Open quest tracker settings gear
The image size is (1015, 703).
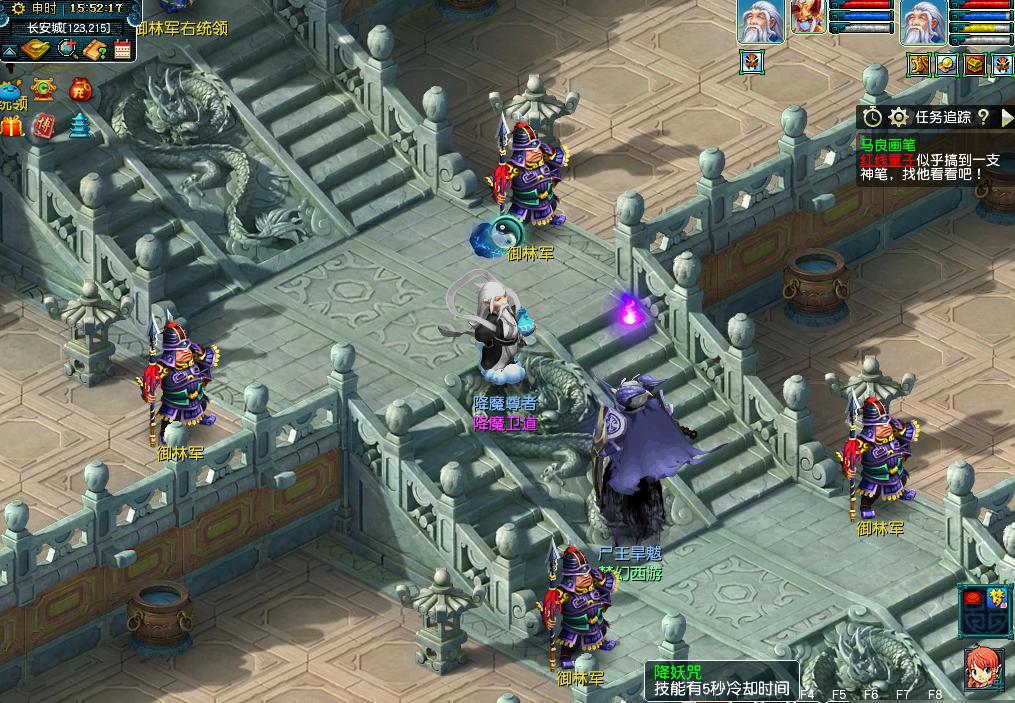point(898,117)
